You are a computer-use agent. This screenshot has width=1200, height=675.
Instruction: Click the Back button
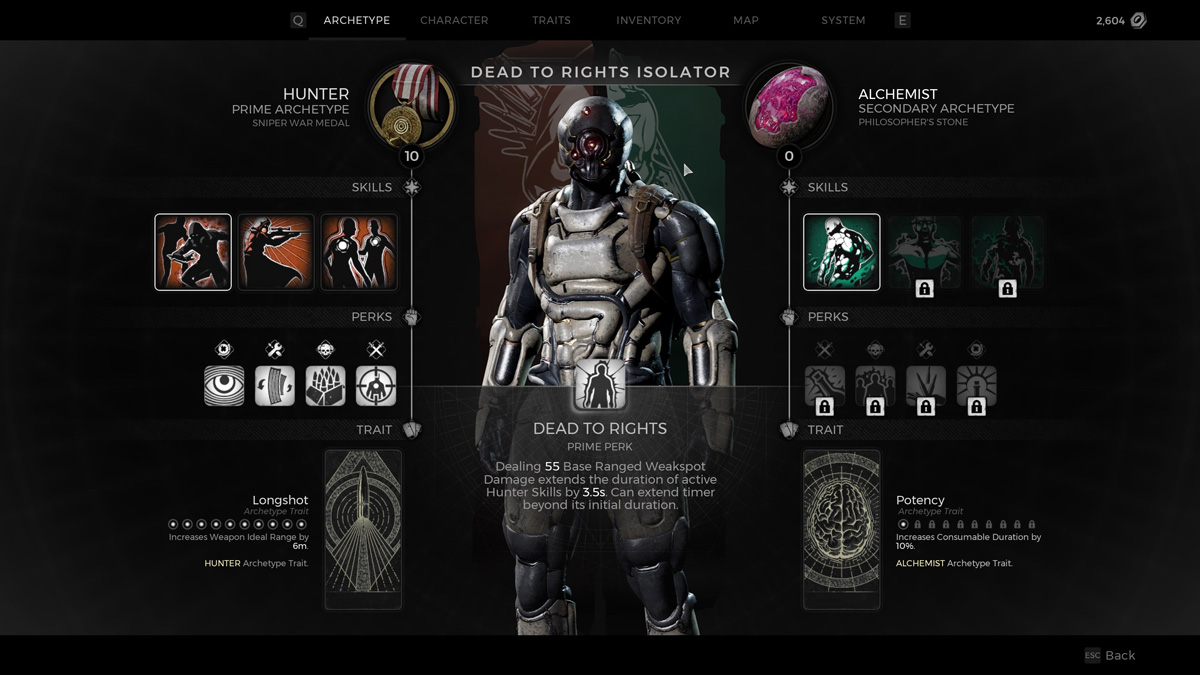coord(1111,655)
